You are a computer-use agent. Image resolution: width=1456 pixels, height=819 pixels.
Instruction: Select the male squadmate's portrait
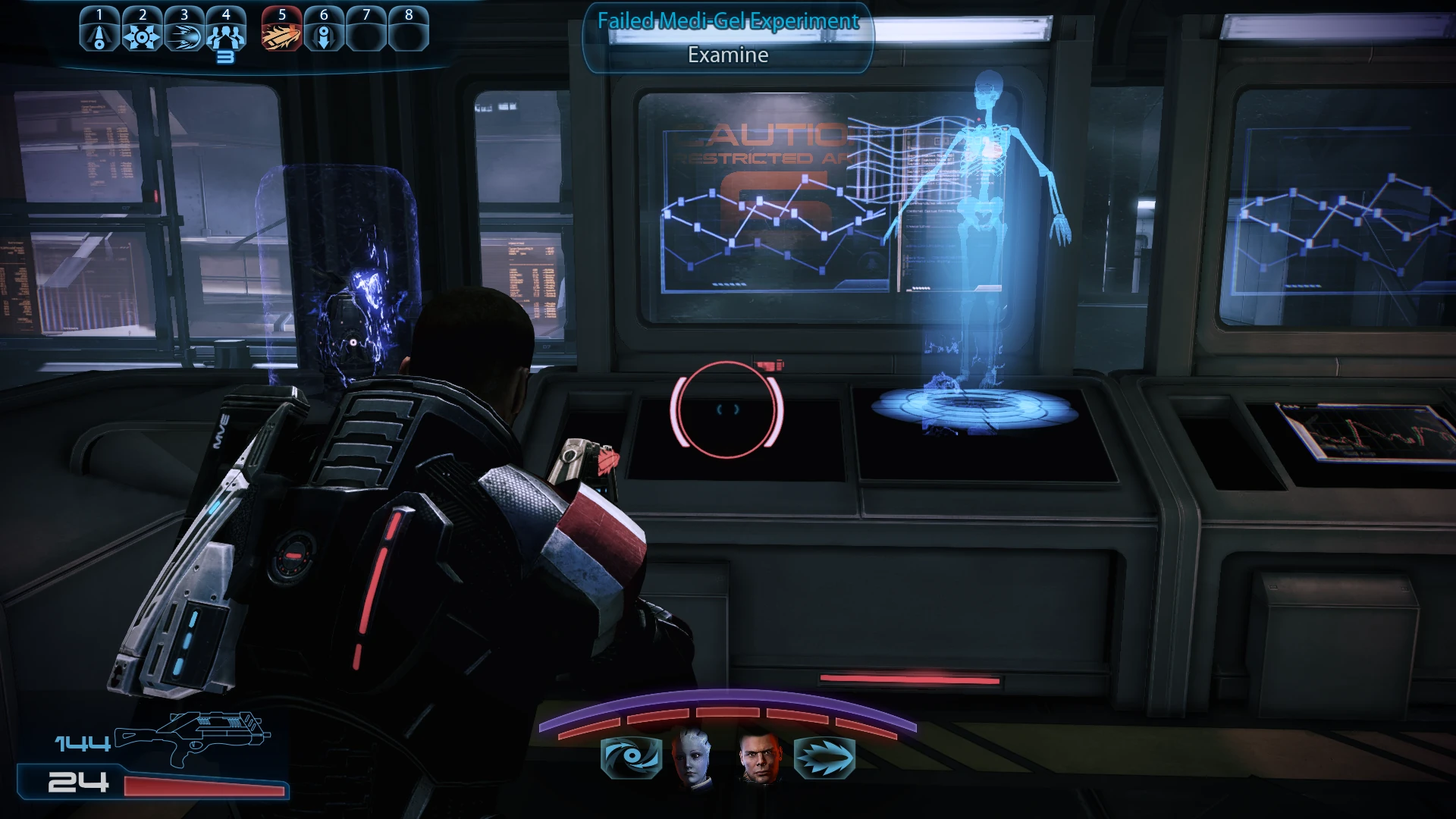[758, 757]
